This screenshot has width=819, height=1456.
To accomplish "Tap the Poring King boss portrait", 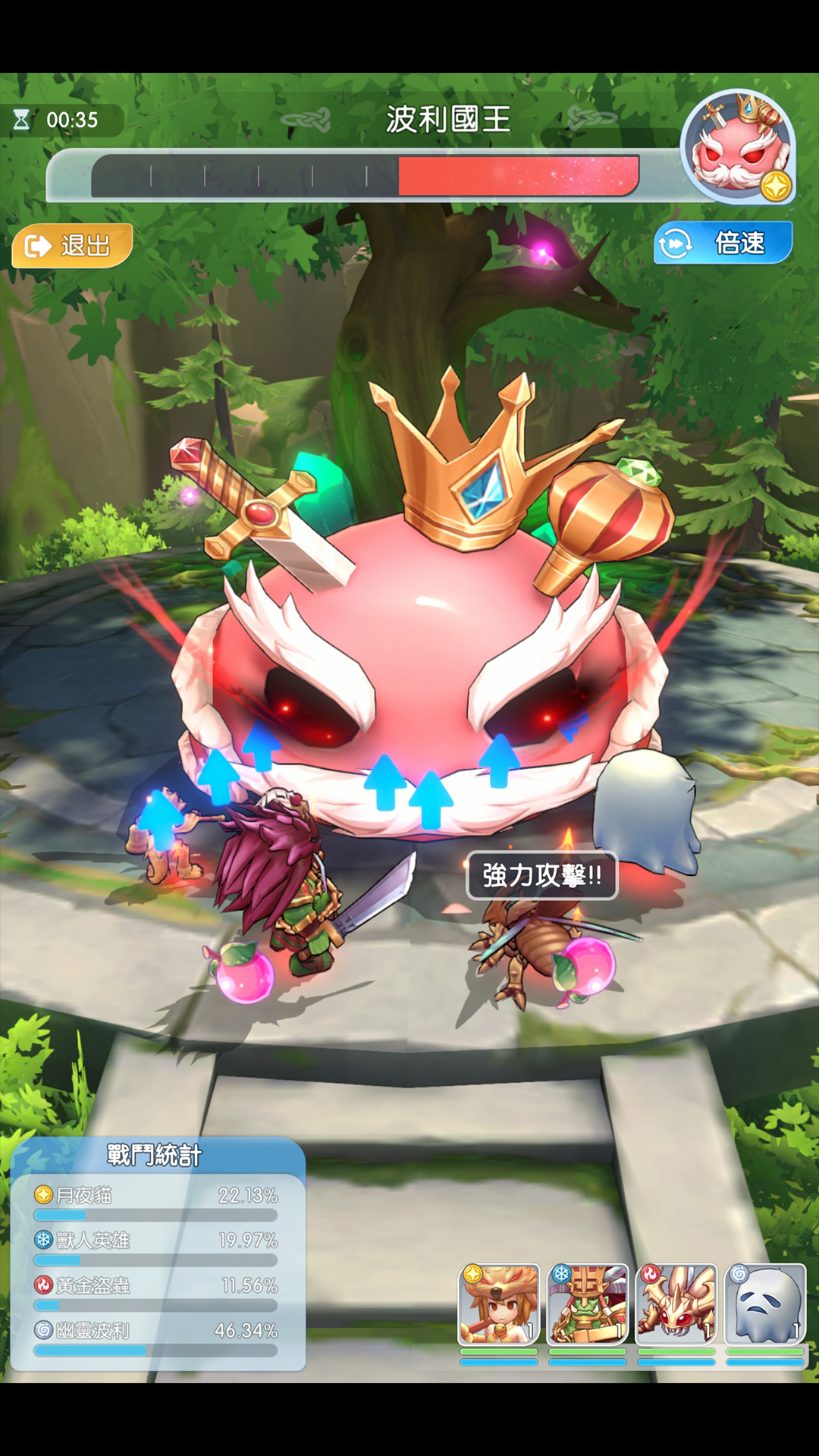I will click(x=737, y=147).
